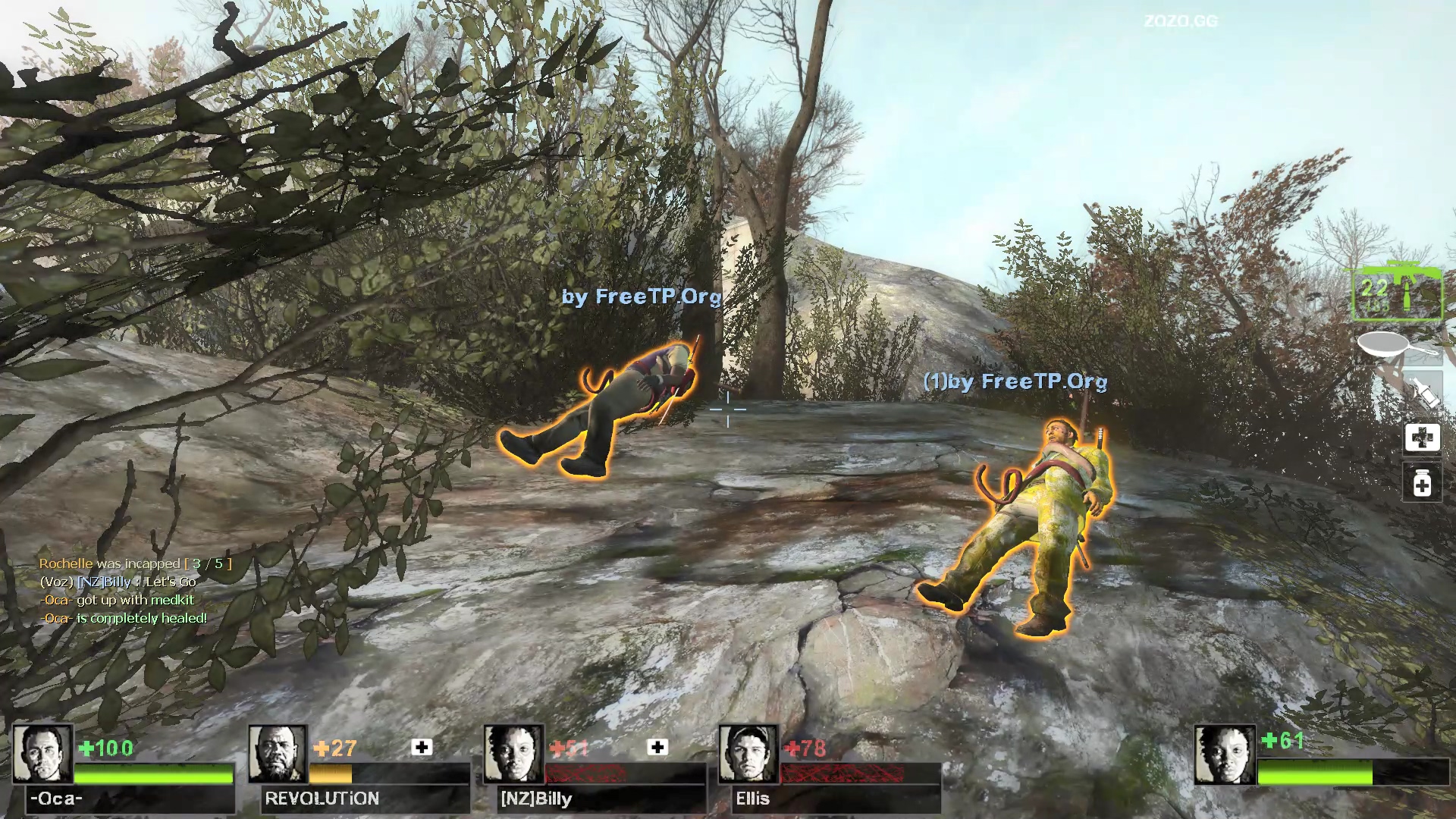Click [NZ]Billy's medkit indicator icon

(657, 748)
